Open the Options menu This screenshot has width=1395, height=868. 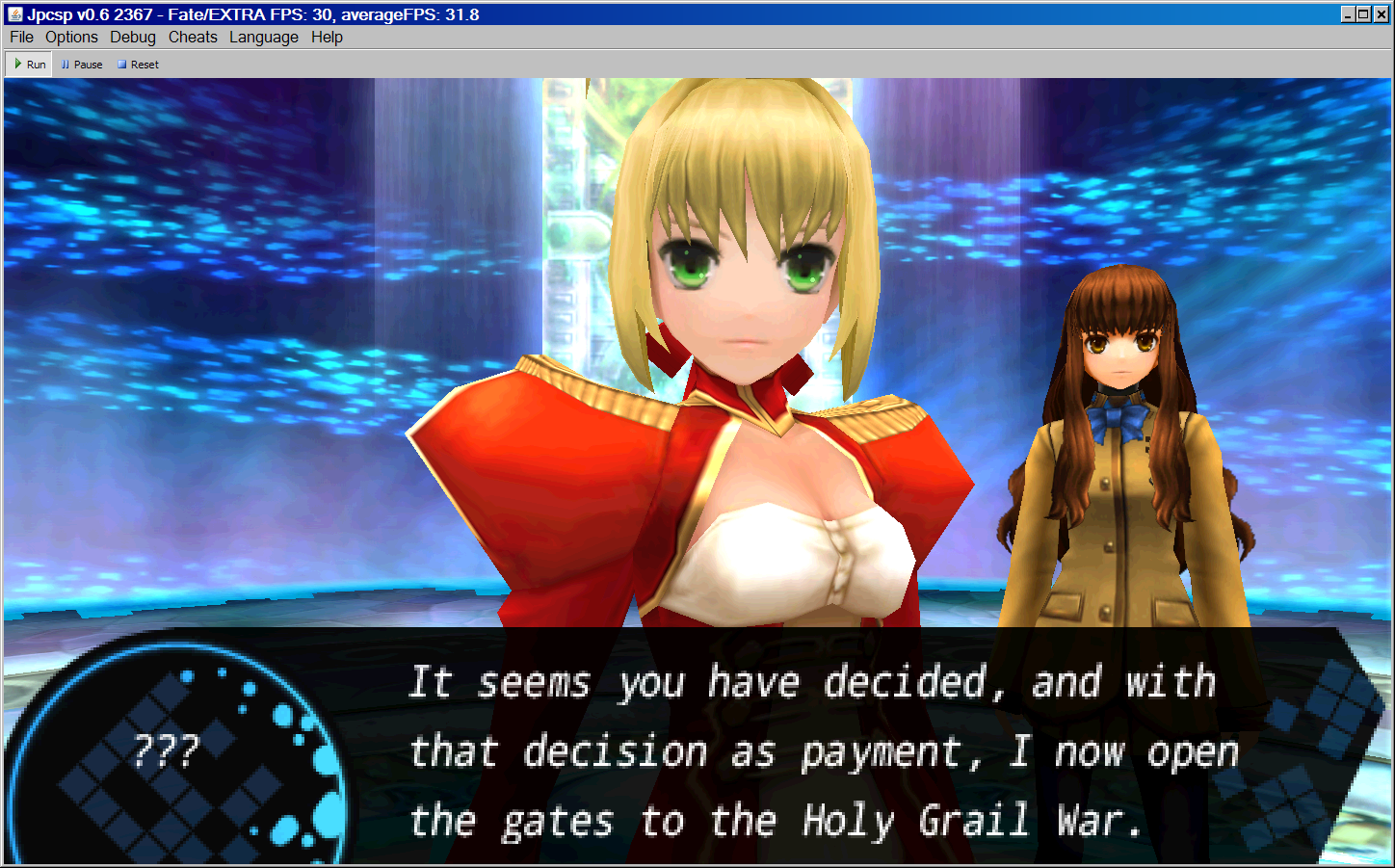point(71,37)
